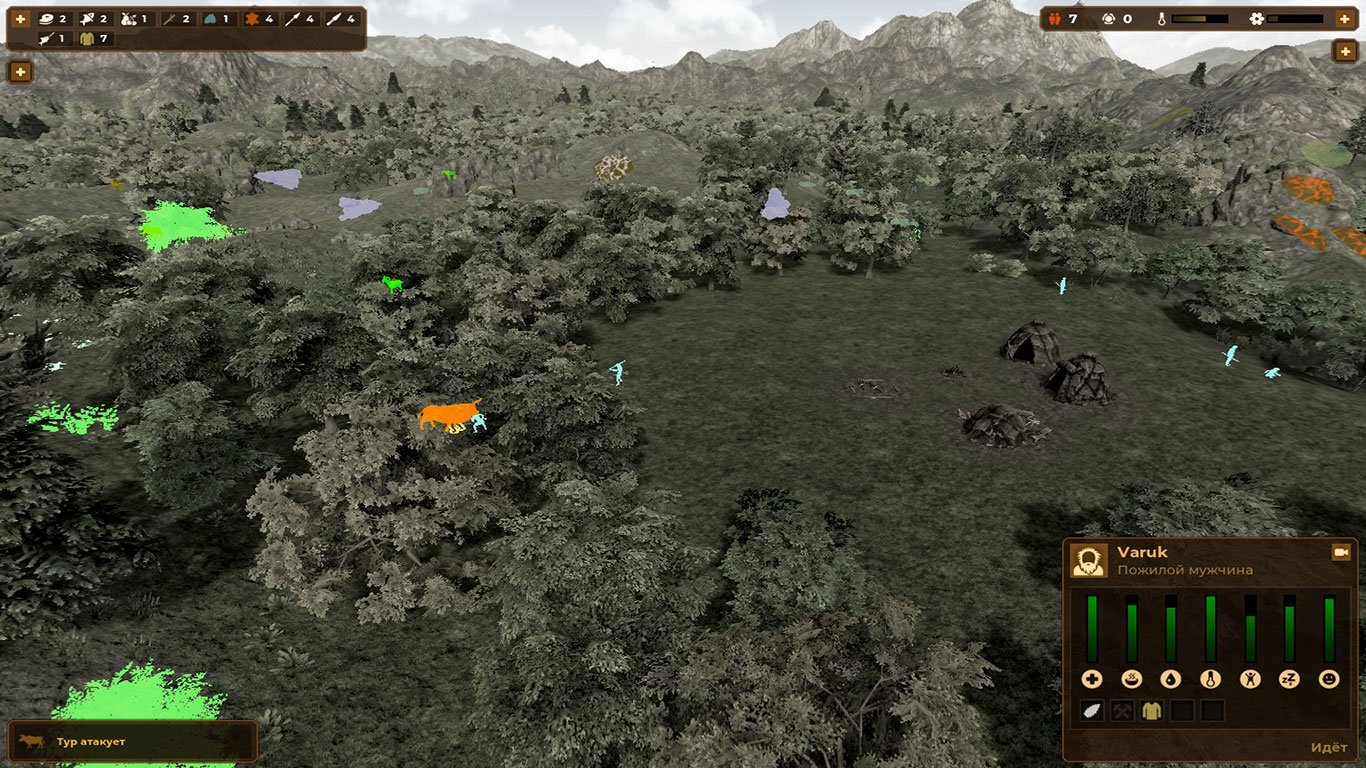This screenshot has height=768, width=1366.
Task: Click the rabbit resource icon showing 1
Action: (x=130, y=18)
